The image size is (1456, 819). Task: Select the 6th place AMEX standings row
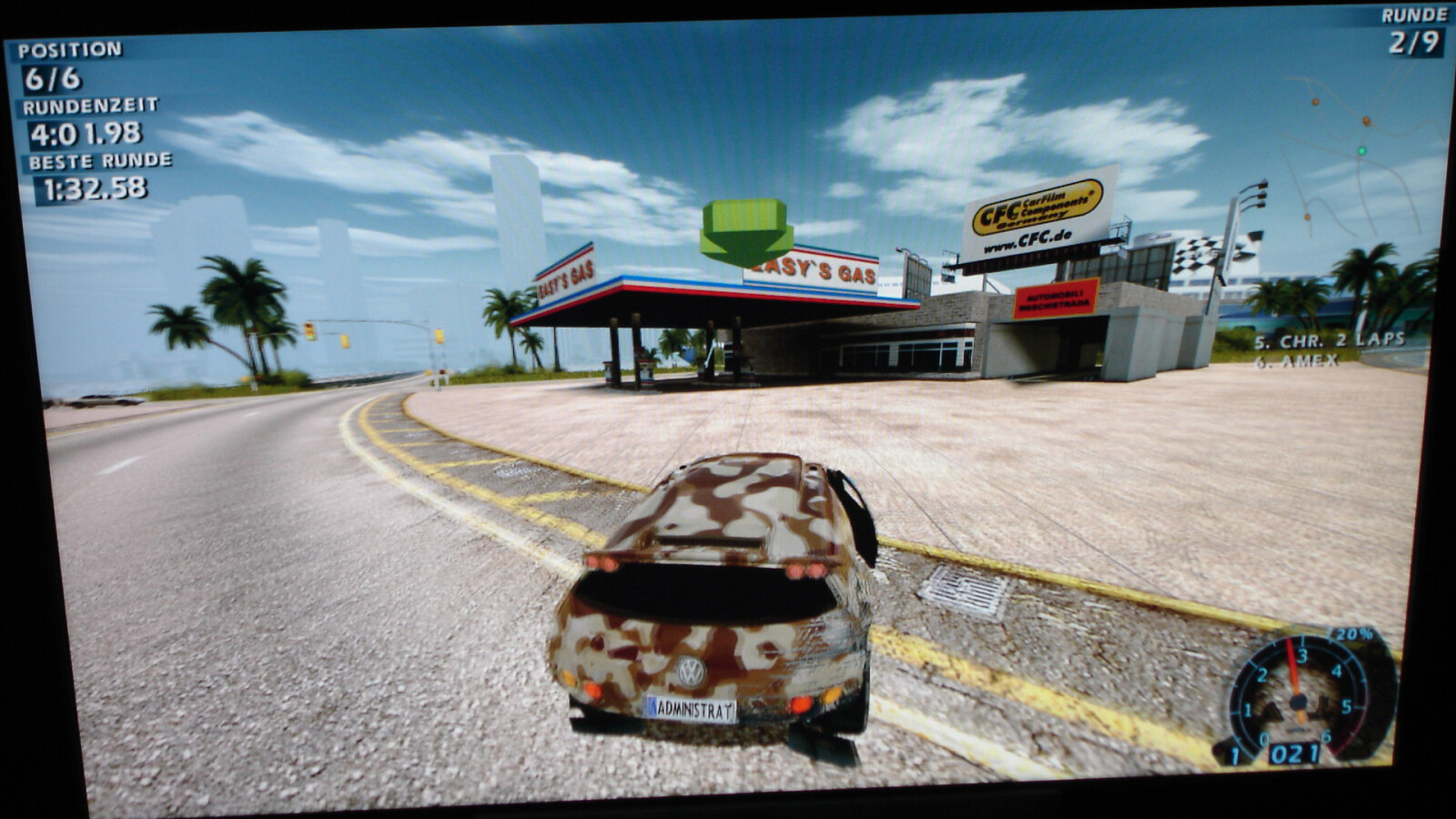click(x=1296, y=360)
